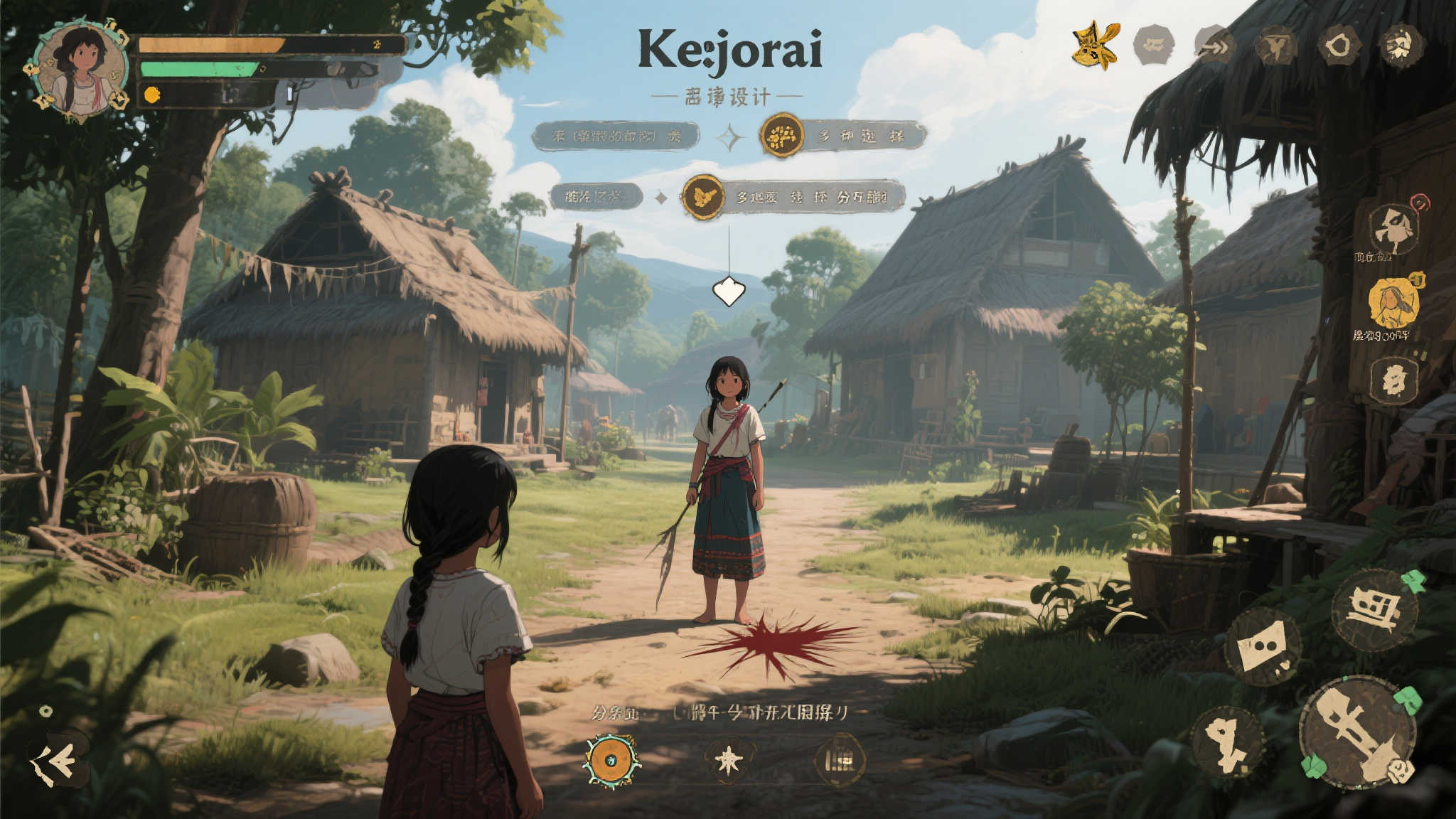Click the green health bar

(196, 71)
